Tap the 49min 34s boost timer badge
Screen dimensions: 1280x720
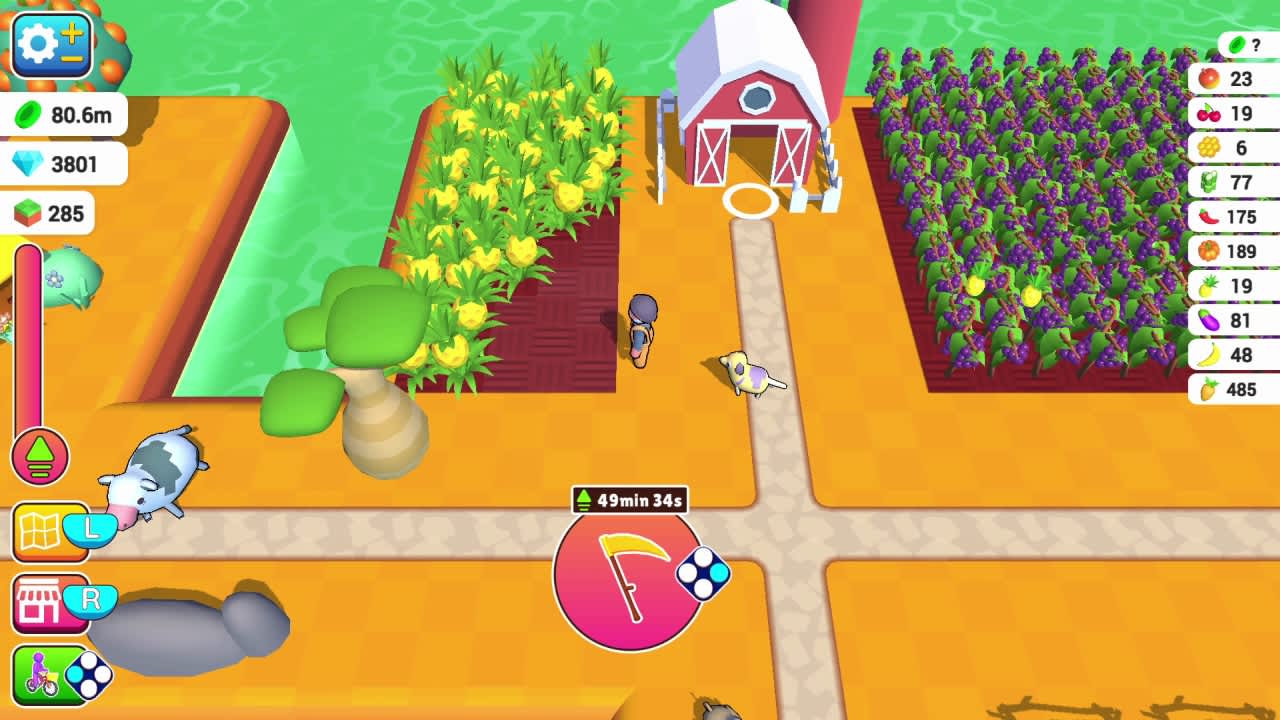629,498
